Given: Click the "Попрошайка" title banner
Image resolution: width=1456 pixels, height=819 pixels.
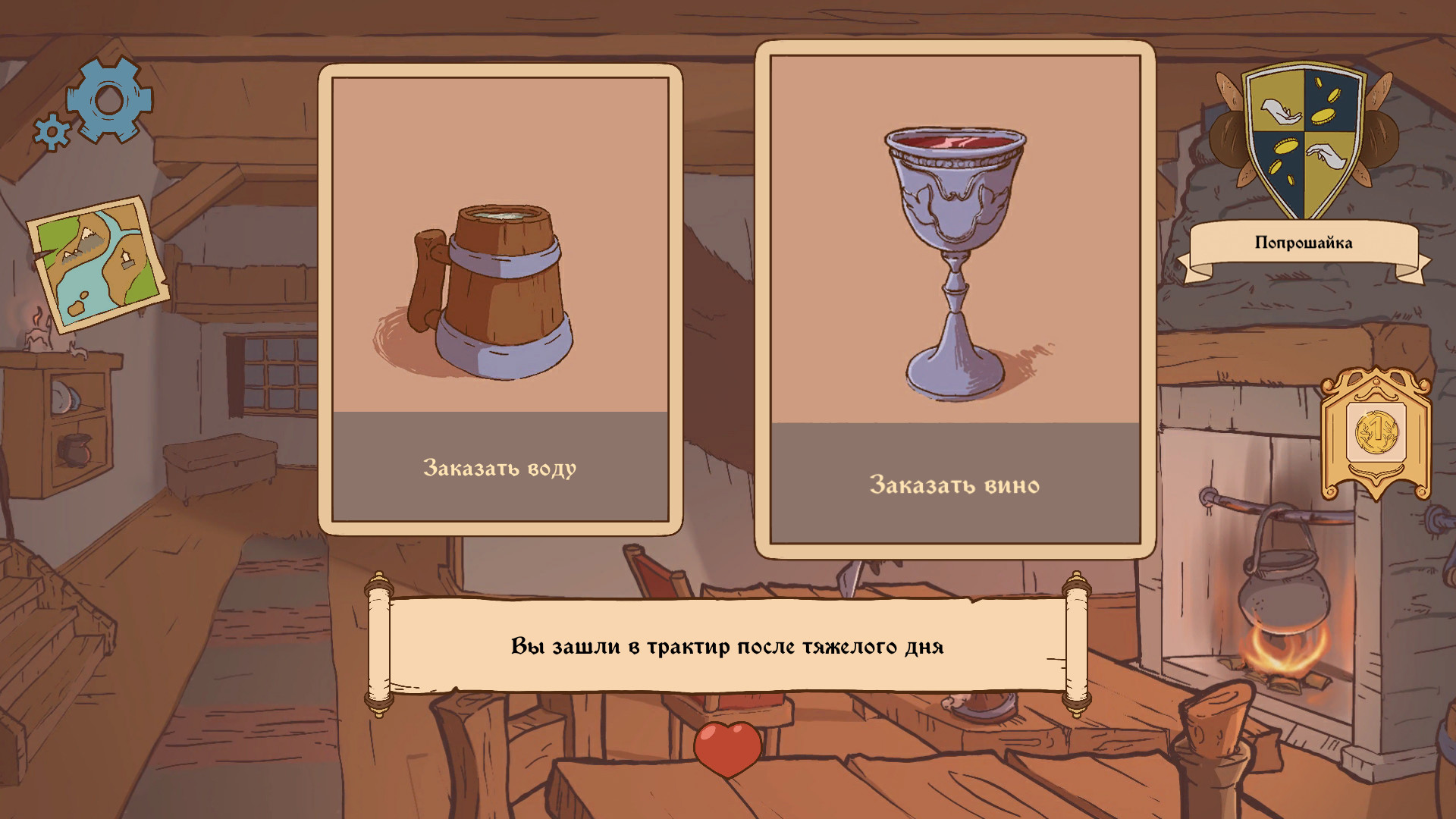Looking at the screenshot, I should [x=1303, y=243].
